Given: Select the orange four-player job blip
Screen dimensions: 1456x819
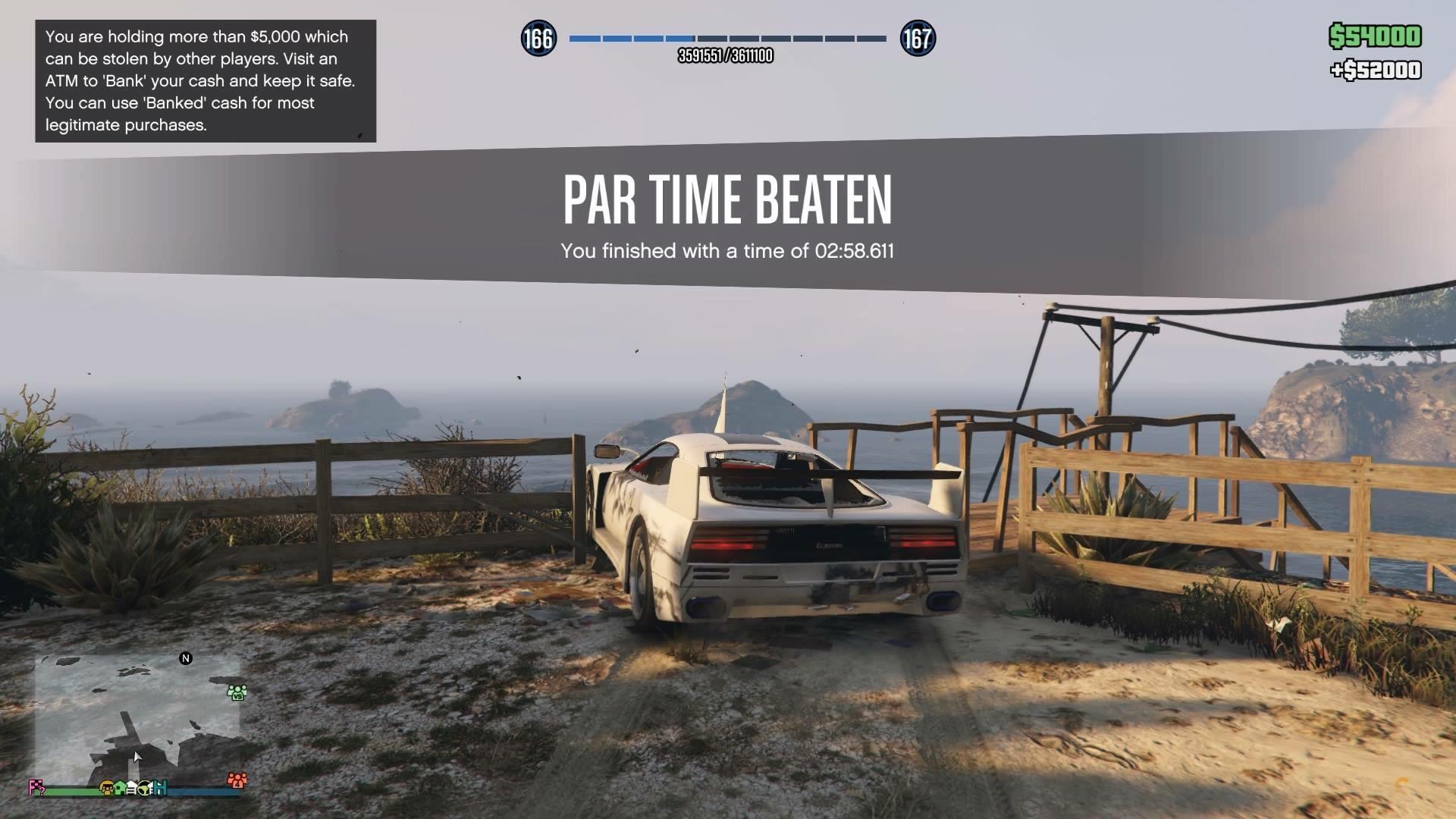Looking at the screenshot, I should click(x=237, y=780).
